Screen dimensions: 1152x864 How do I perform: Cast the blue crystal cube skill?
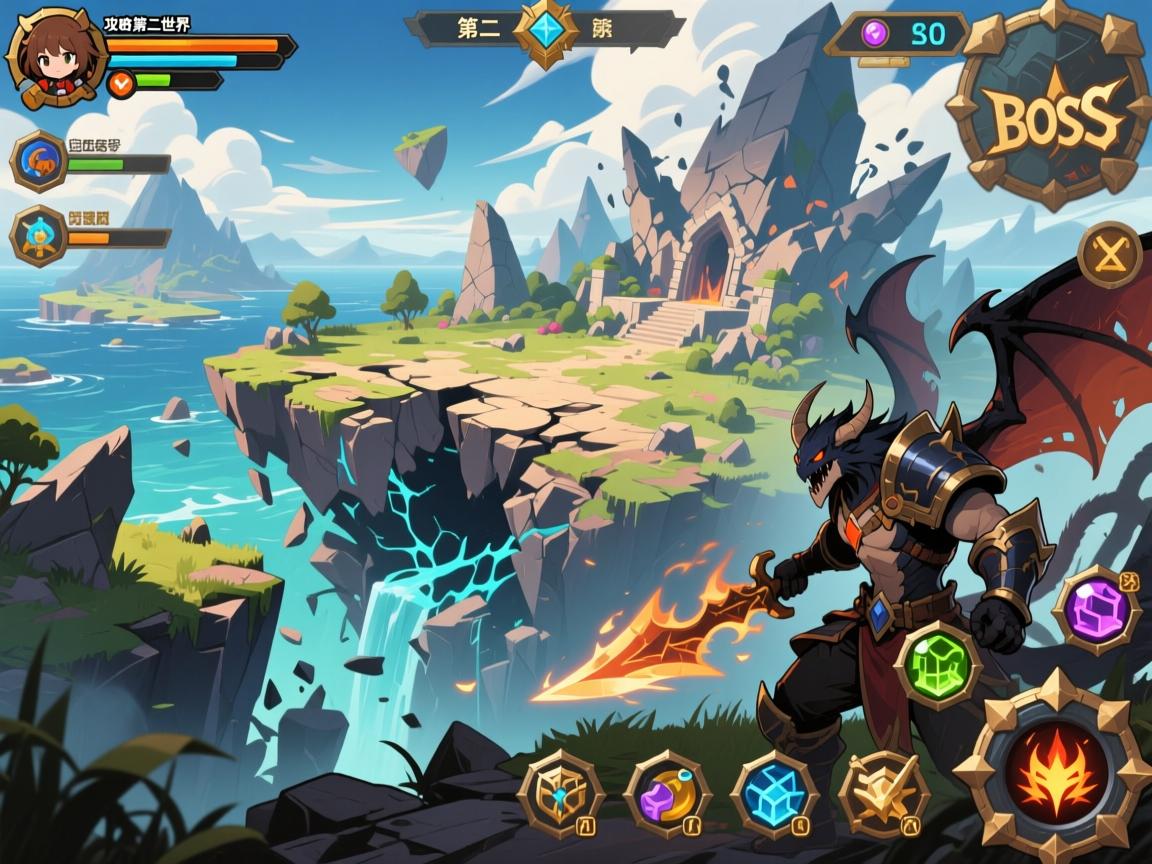click(x=774, y=794)
